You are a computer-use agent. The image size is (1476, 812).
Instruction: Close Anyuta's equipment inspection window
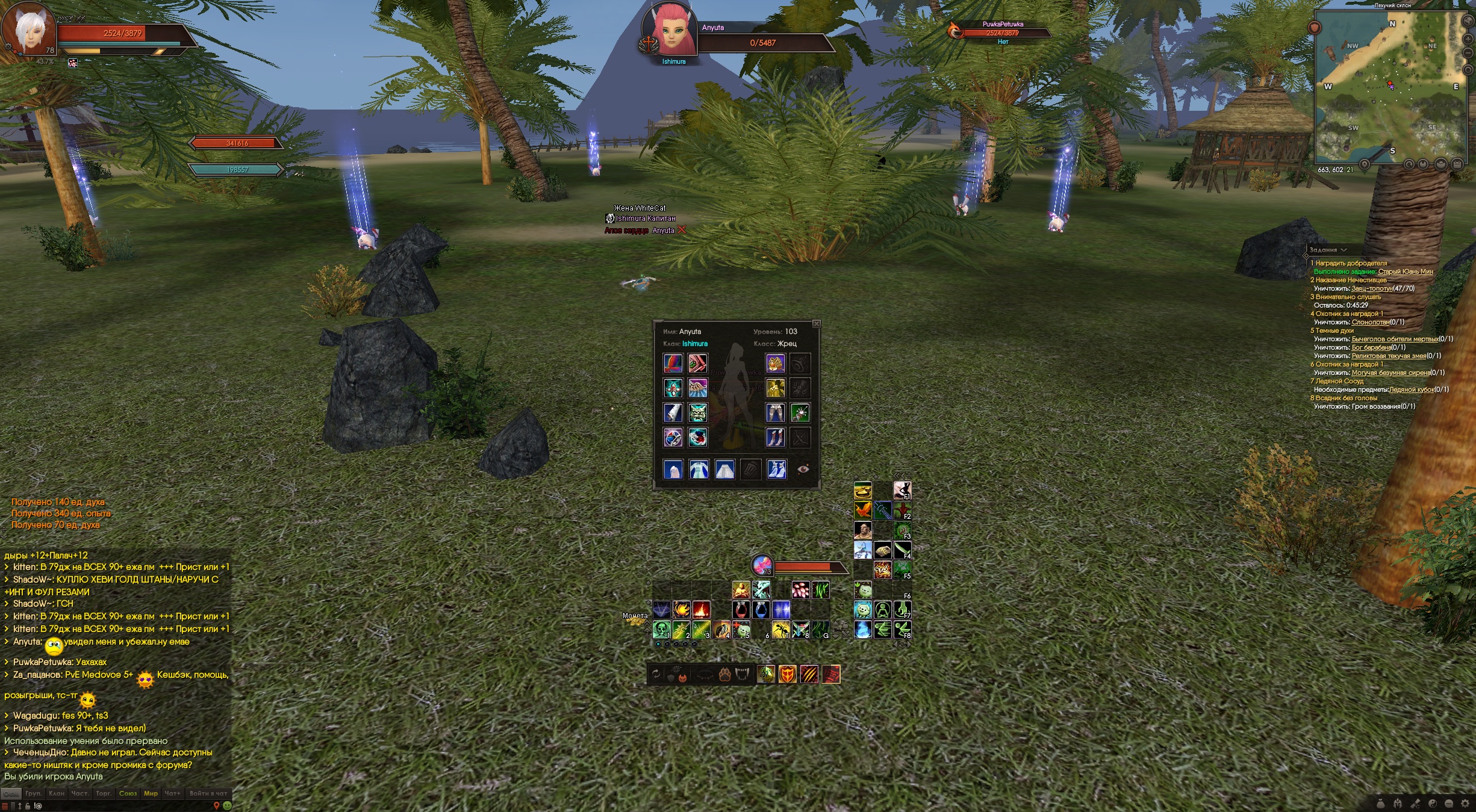pyautogui.click(x=816, y=324)
